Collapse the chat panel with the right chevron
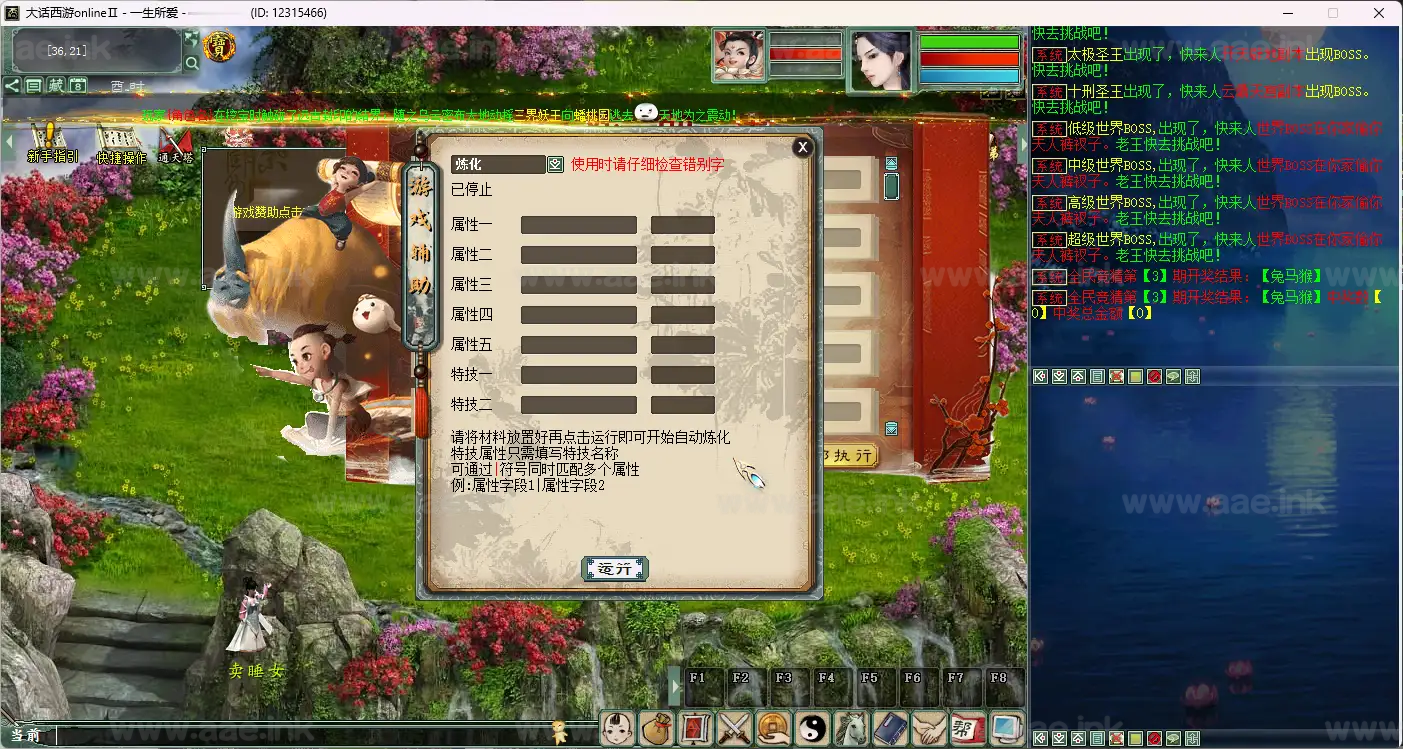 [1022, 143]
